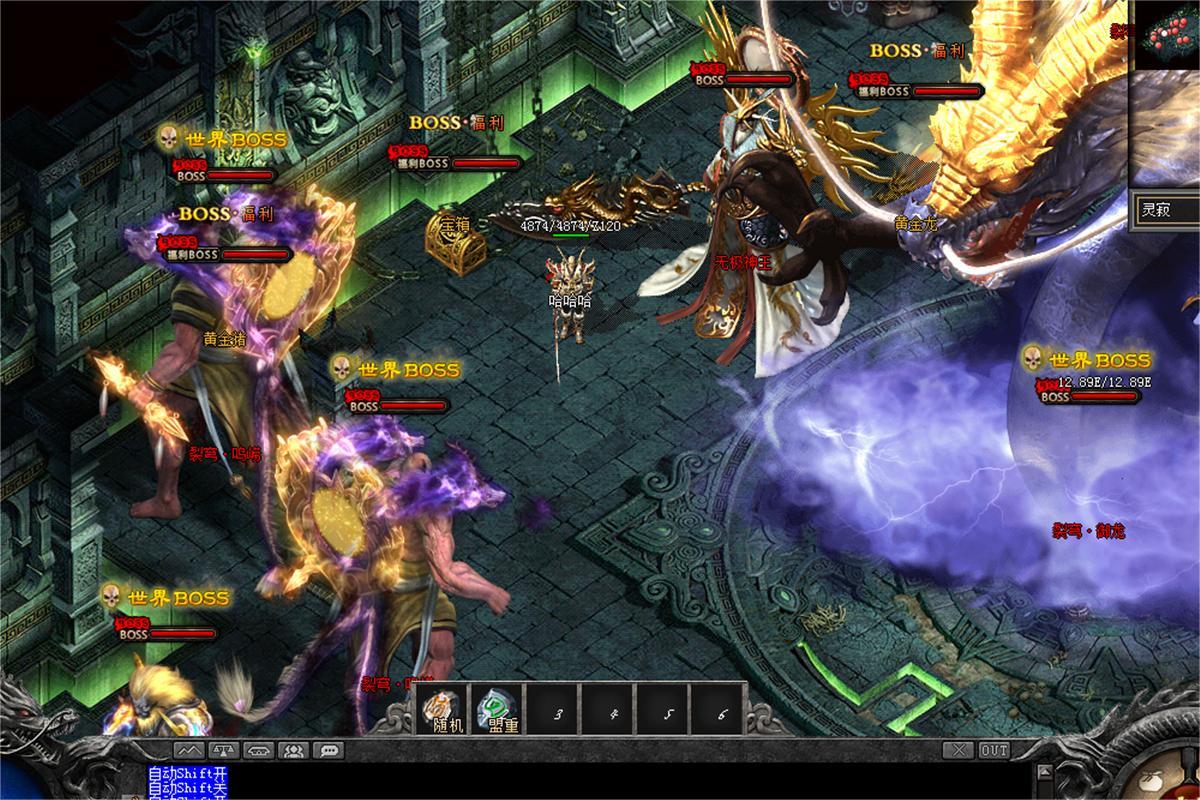Image resolution: width=1200 pixels, height=800 pixels.
Task: Open the group button with people icon
Action: tap(293, 749)
